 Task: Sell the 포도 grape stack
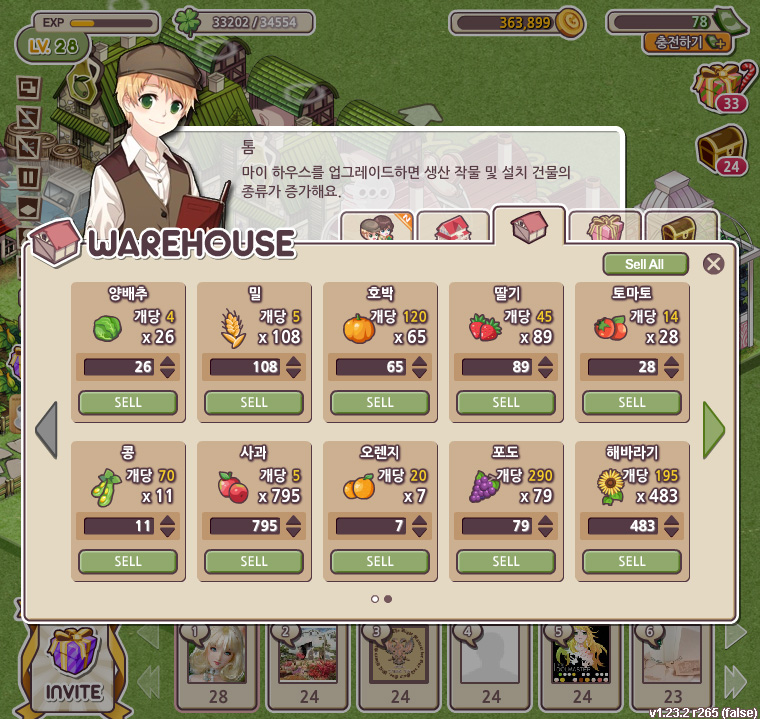click(506, 561)
